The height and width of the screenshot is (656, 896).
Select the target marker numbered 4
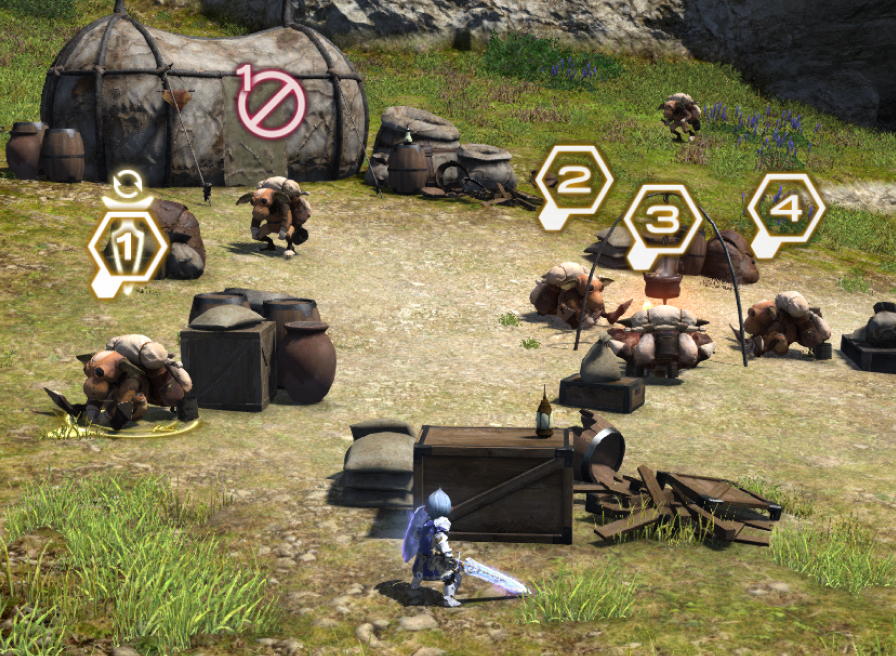click(x=786, y=209)
